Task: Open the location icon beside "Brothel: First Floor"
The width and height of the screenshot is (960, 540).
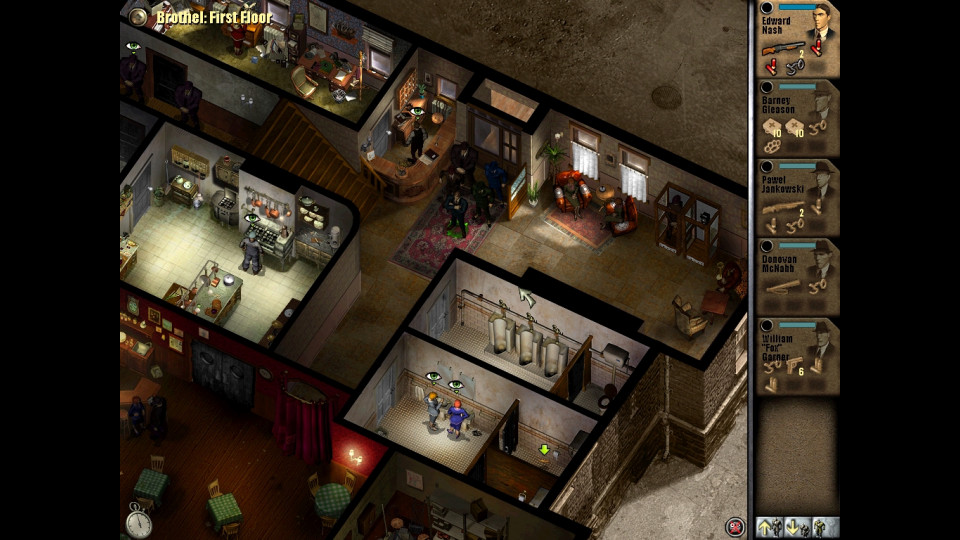Action: coord(138,16)
